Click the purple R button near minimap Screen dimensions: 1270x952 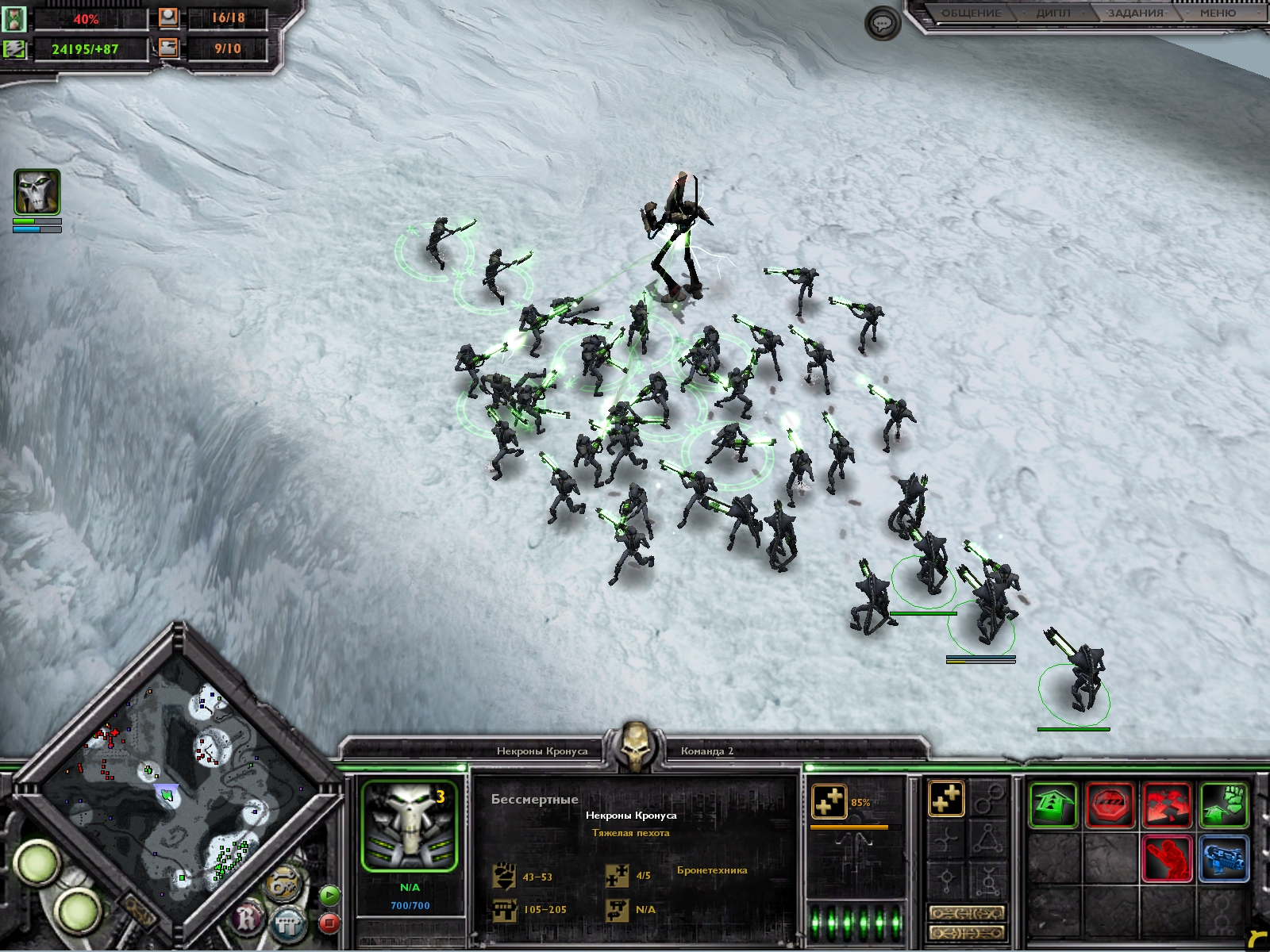[x=248, y=920]
